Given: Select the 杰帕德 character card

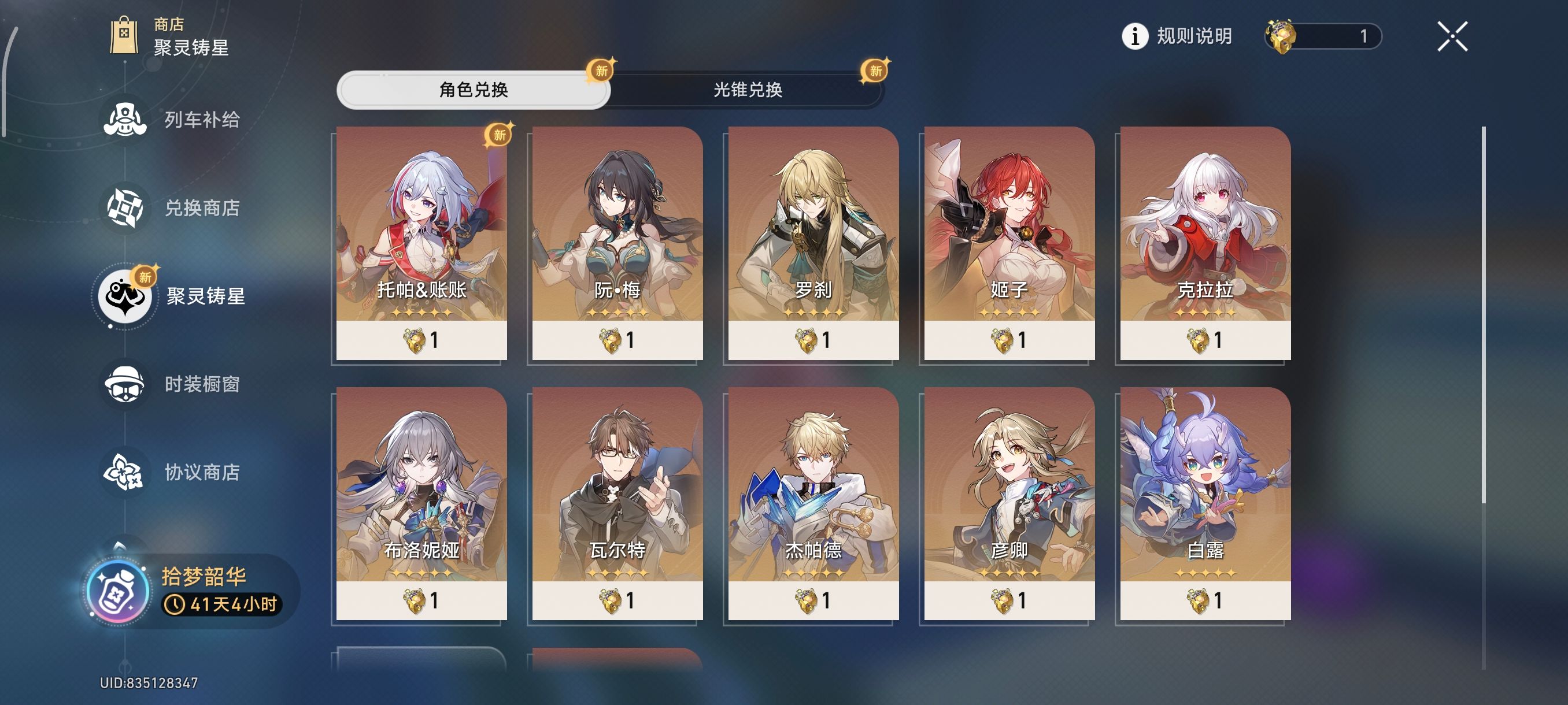Looking at the screenshot, I should tap(813, 504).
